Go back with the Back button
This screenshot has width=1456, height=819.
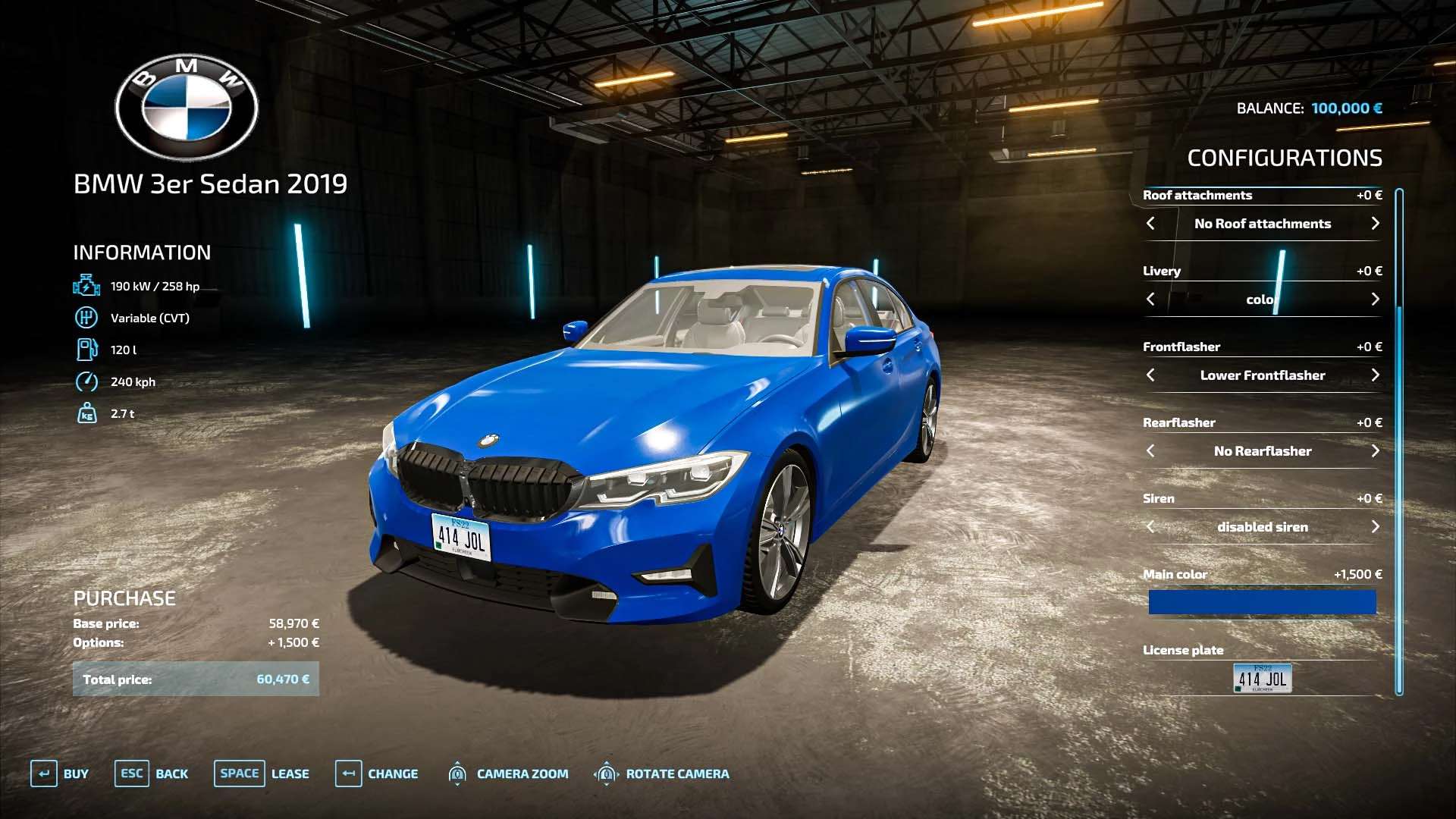pos(152,773)
